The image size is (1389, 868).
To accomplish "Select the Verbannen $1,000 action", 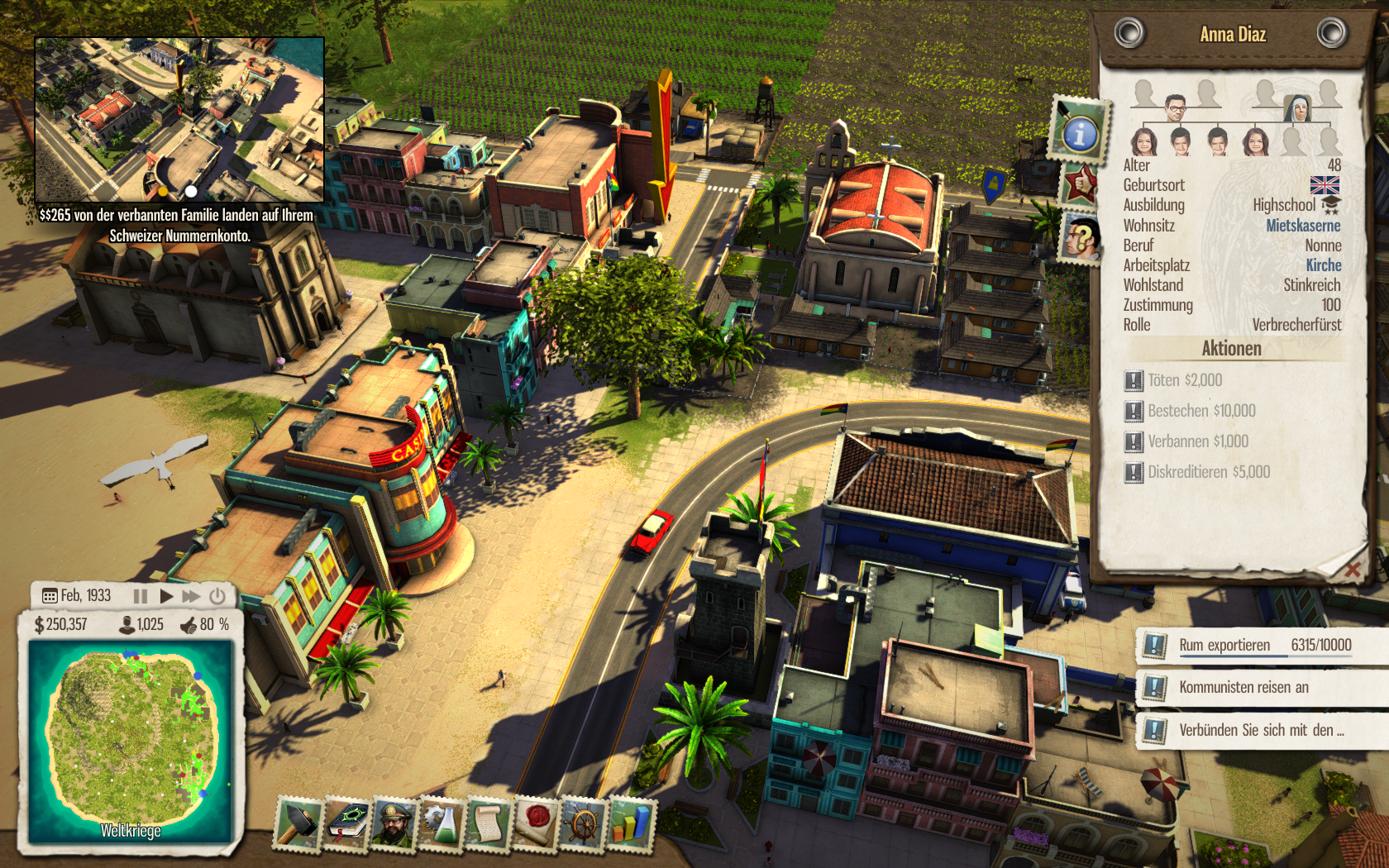I will tap(1197, 441).
